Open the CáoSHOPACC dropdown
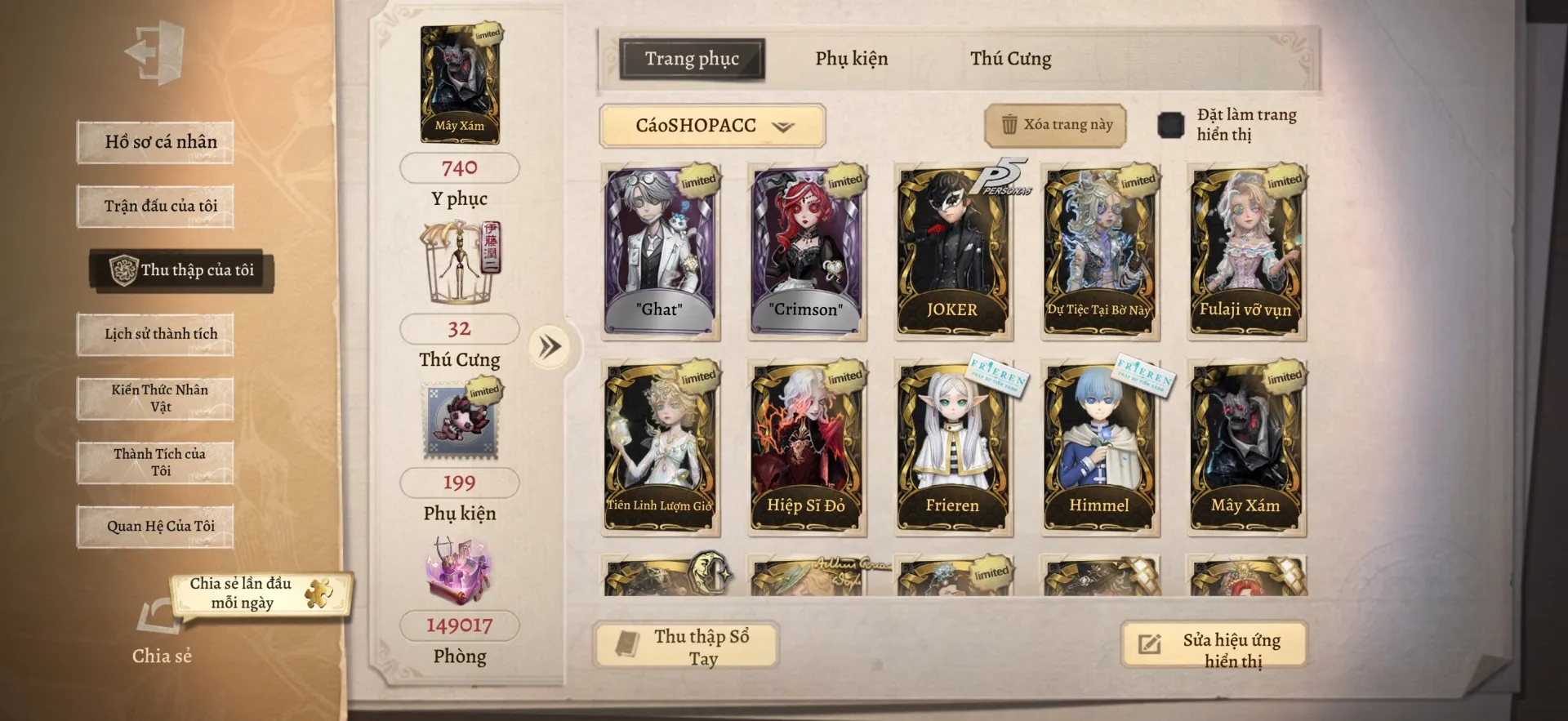 coord(712,126)
